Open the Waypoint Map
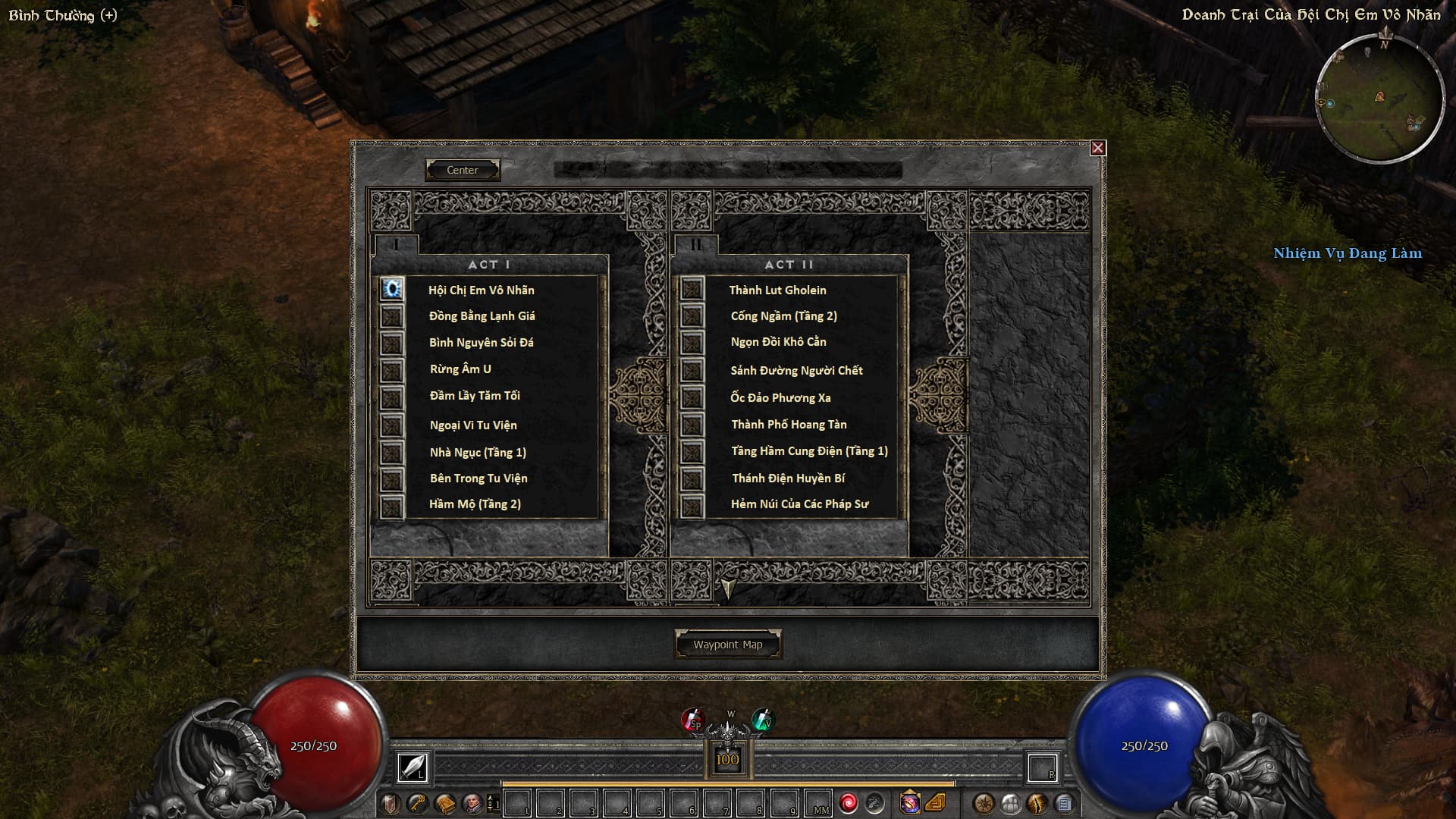The image size is (1456, 819). pos(727,645)
